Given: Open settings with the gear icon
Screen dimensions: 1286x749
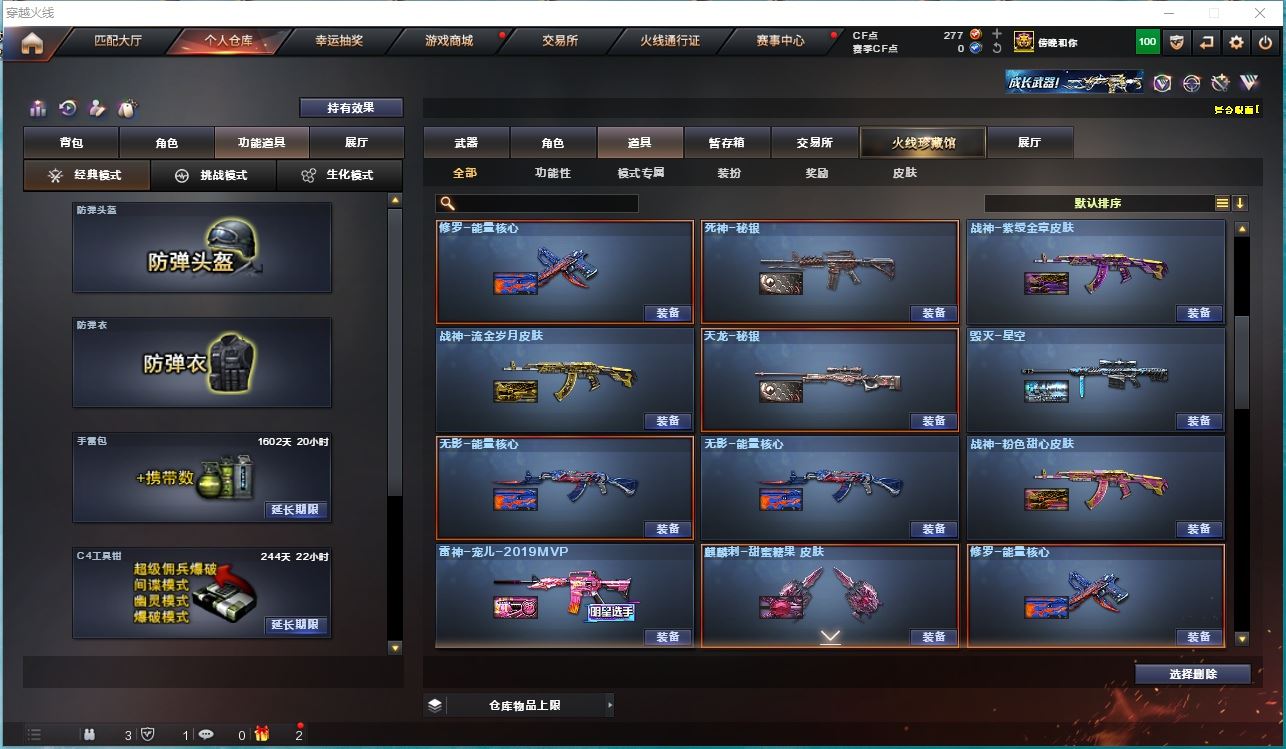Looking at the screenshot, I should [x=1237, y=42].
